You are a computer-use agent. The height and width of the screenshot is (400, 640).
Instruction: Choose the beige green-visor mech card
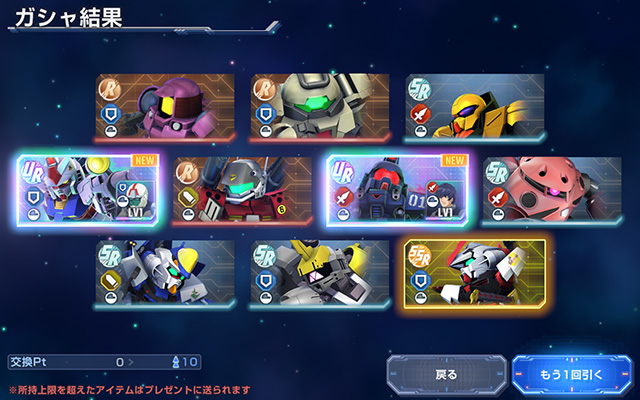[x=320, y=107]
